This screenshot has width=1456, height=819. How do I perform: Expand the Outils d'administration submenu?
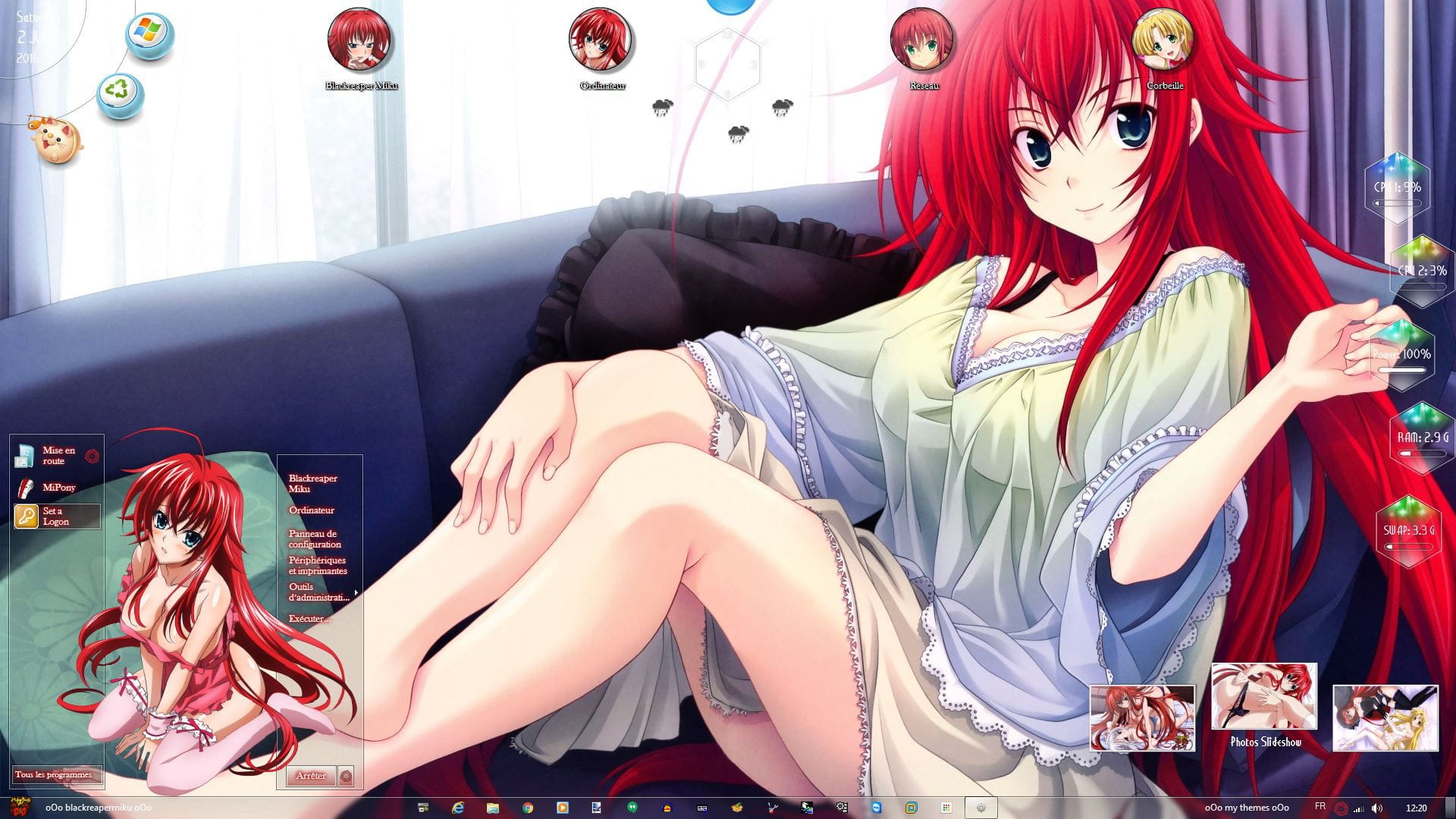(318, 591)
